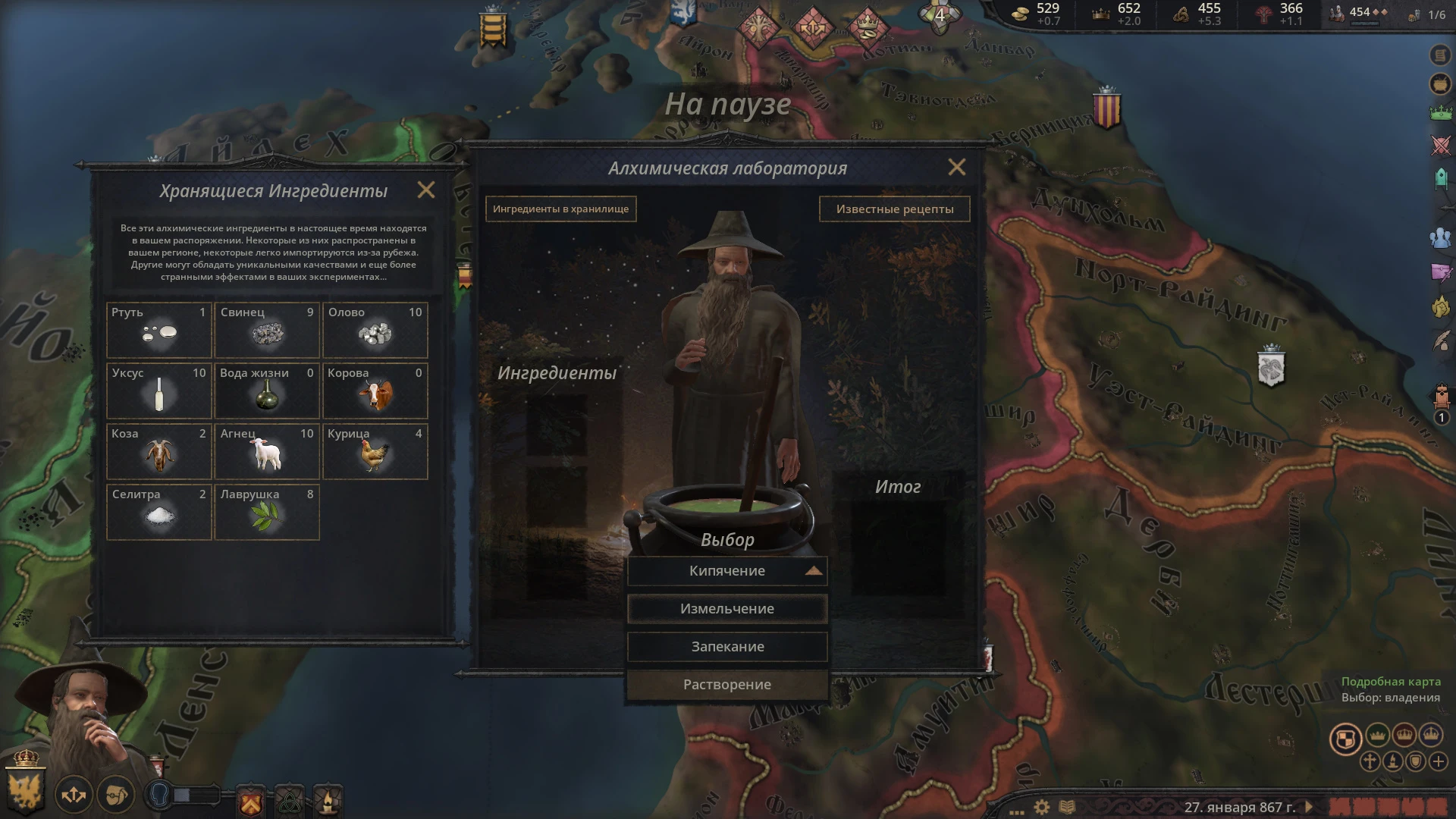This screenshot has height=819, width=1456.
Task: Open the settings gear on the bottom bar
Action: 1041,806
